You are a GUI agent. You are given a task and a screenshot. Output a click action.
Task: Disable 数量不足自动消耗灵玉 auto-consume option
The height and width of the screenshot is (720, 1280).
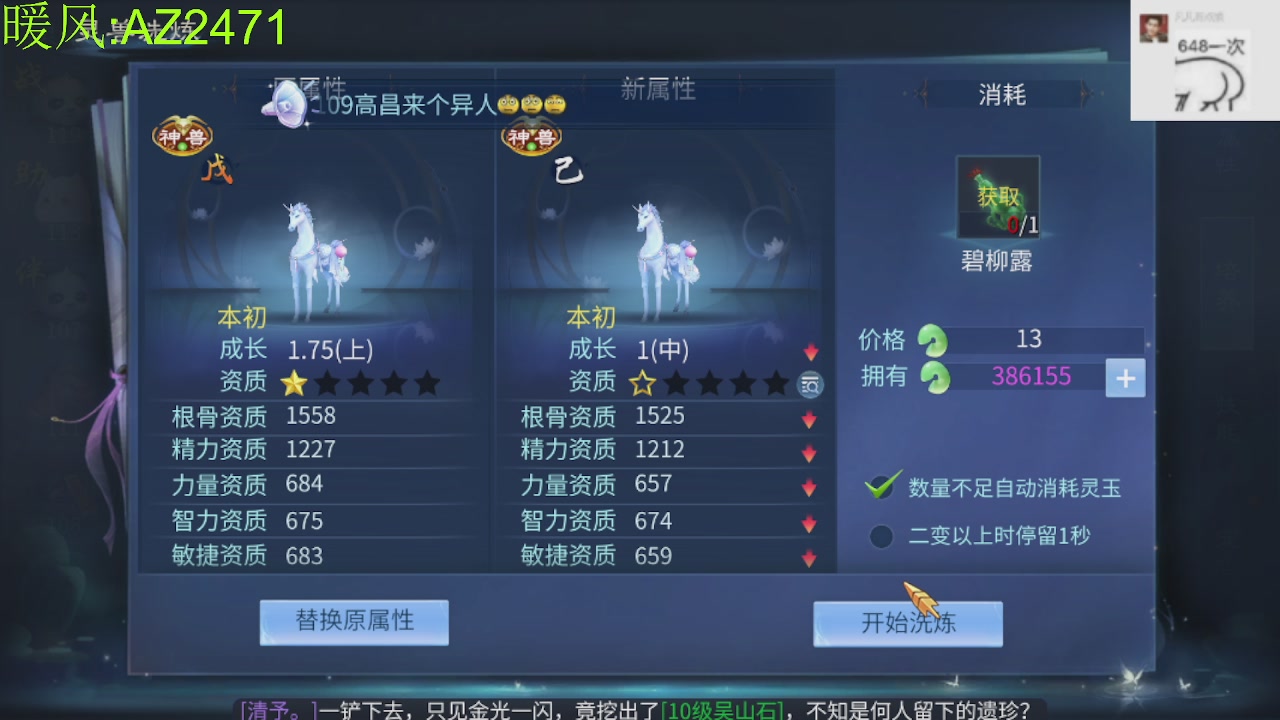(880, 489)
